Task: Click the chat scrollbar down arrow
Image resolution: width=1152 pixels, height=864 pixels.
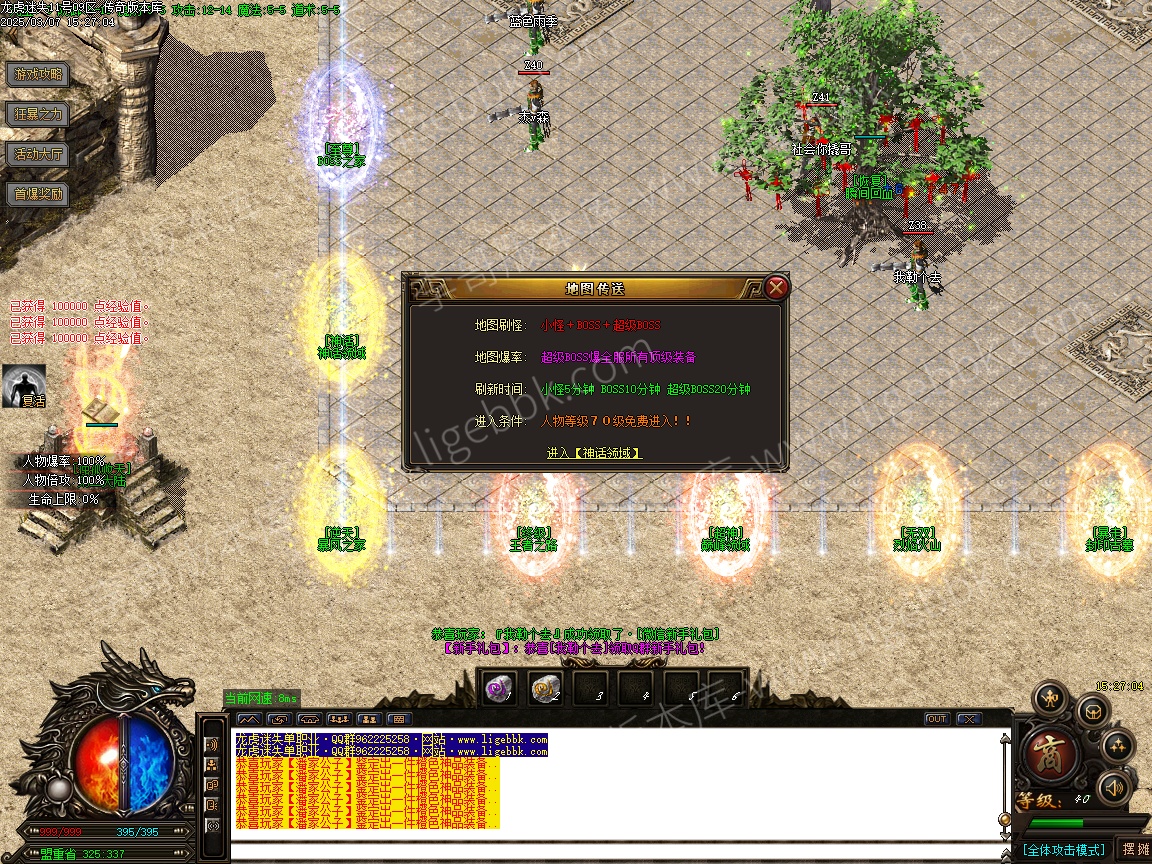Action: [1005, 835]
